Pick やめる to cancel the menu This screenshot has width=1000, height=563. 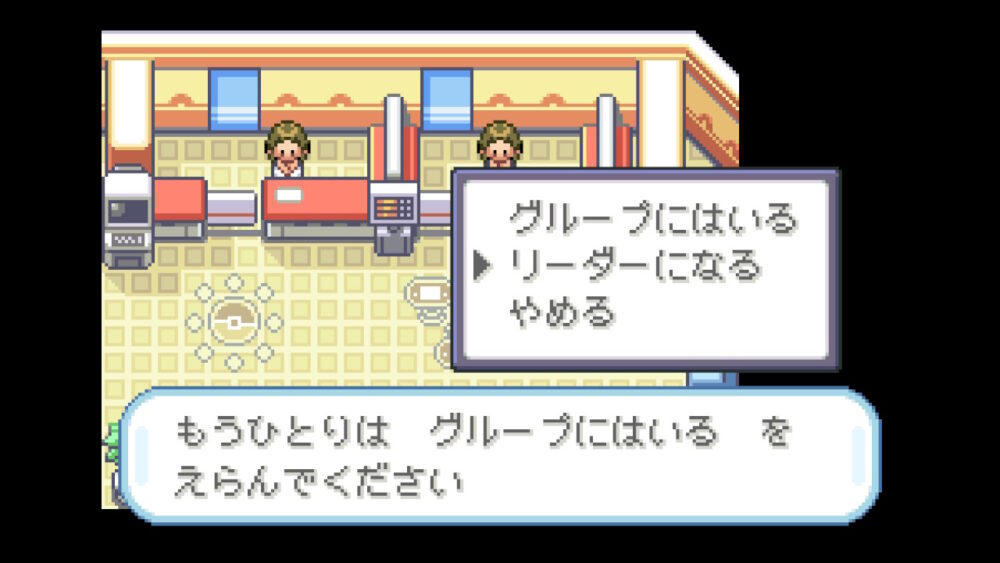(562, 313)
